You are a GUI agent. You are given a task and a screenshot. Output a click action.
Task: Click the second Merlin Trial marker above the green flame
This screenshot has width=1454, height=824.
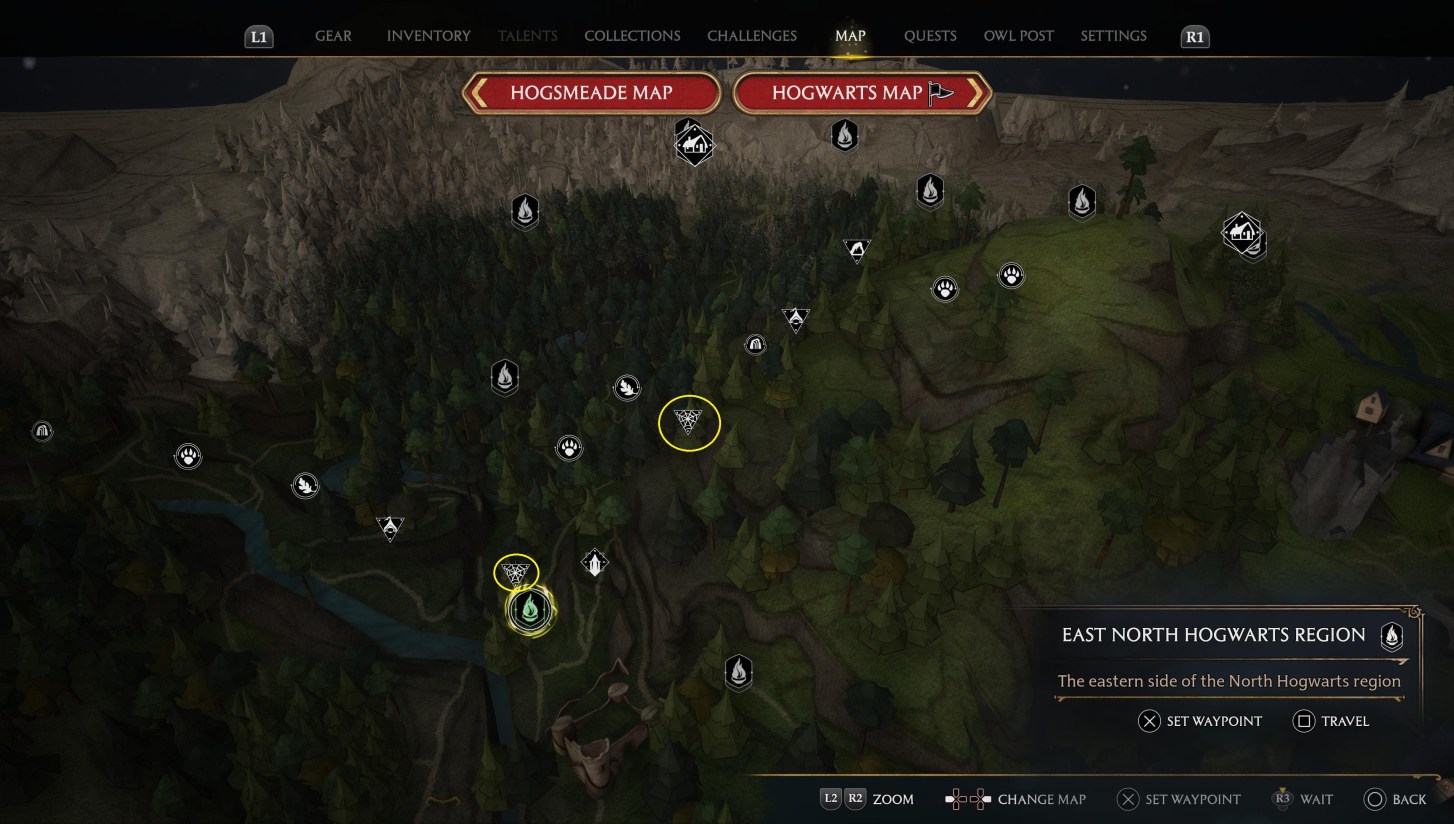tap(514, 572)
